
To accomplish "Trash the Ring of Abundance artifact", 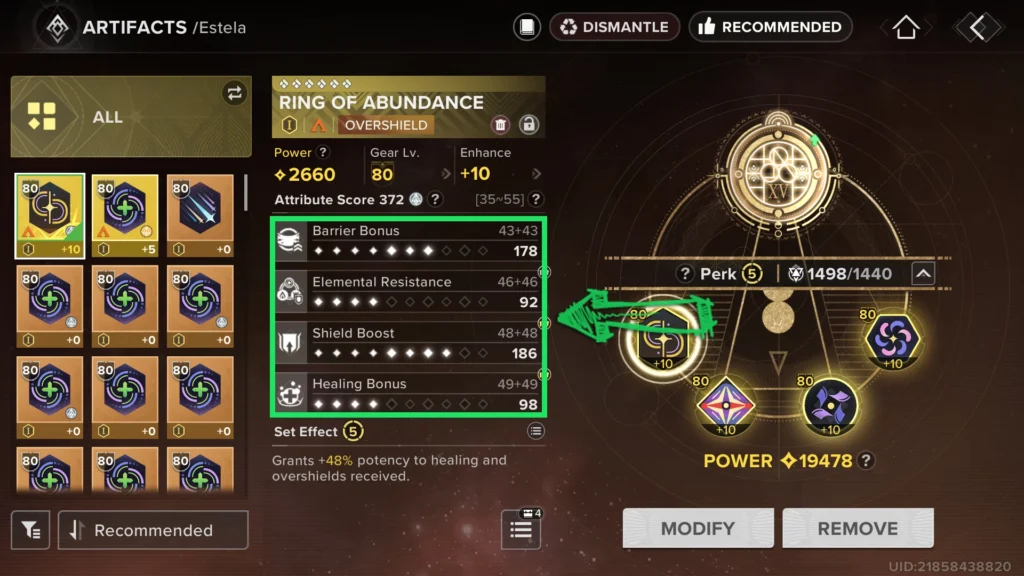I will tap(500, 125).
